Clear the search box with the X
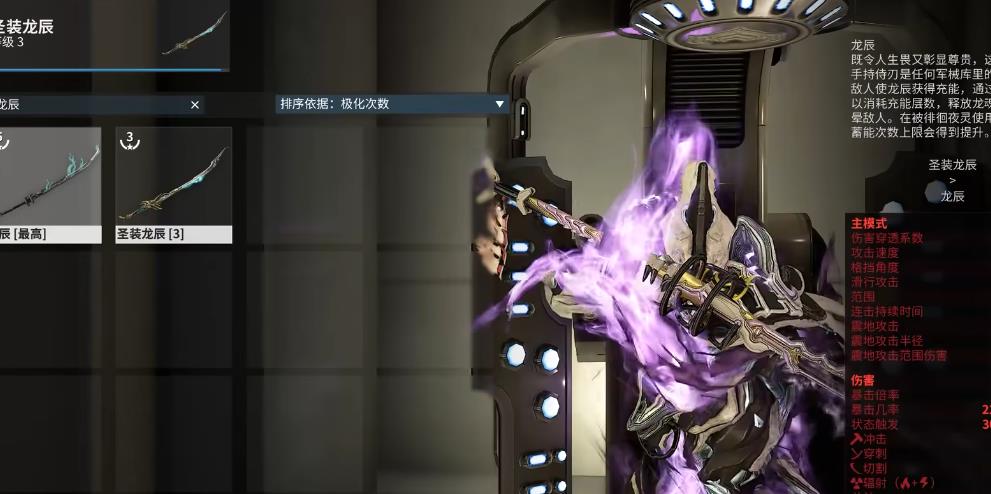This screenshot has height=494, width=991. coord(195,104)
